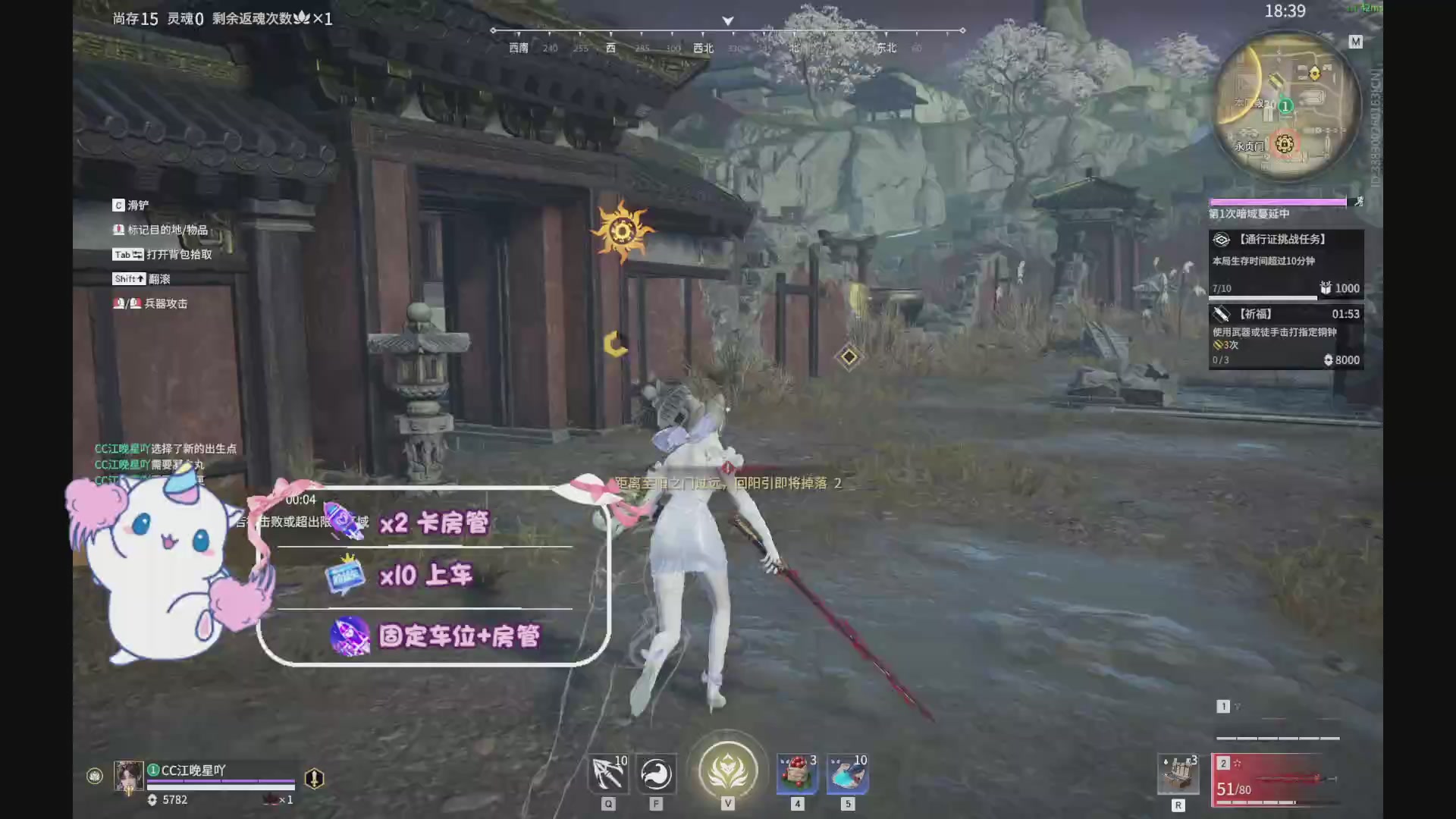The width and height of the screenshot is (1456, 819).
Task: Expand the white chevron above the compass bar
Action: (727, 20)
